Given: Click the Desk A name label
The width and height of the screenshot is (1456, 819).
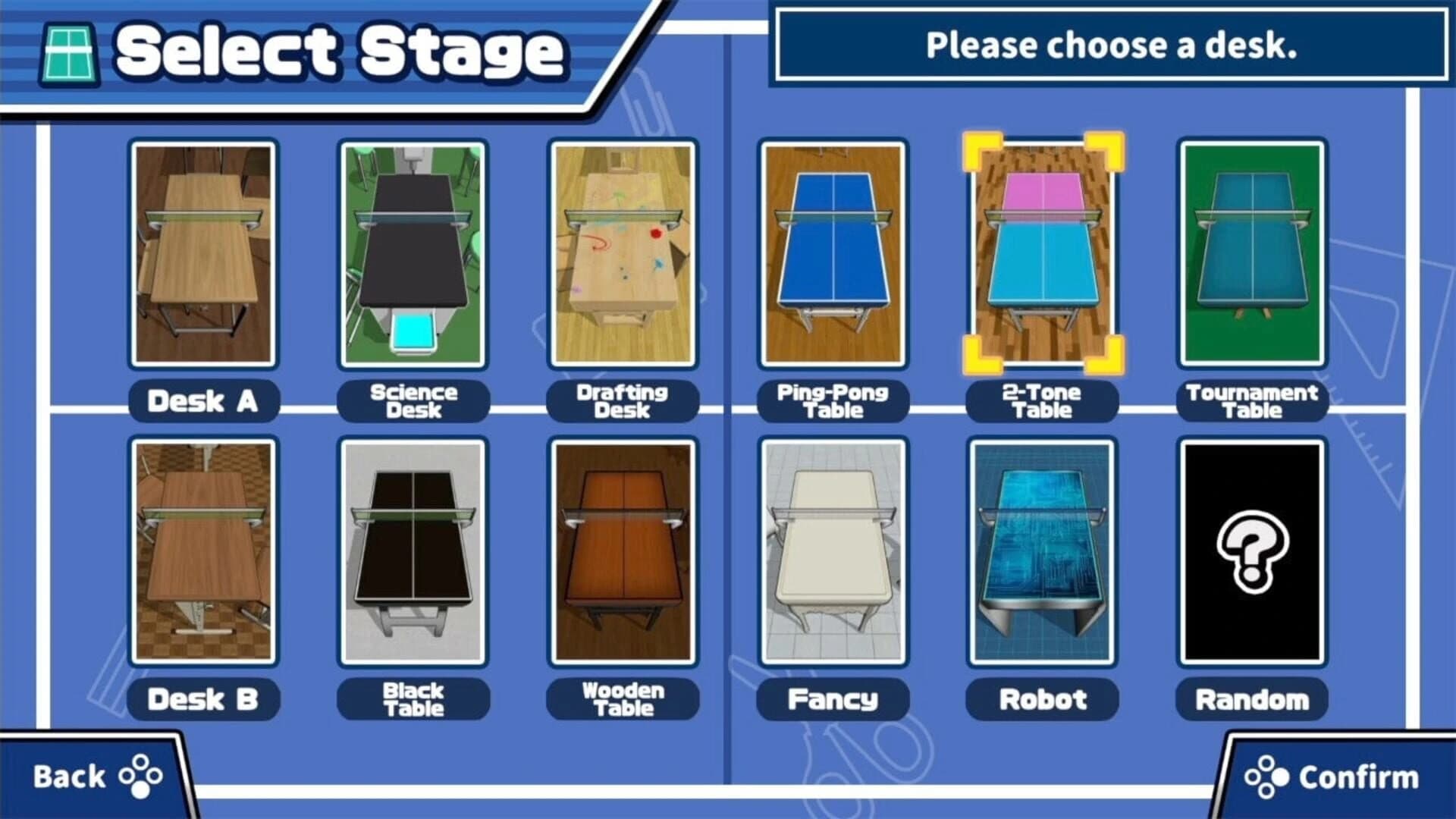Looking at the screenshot, I should coord(203,400).
